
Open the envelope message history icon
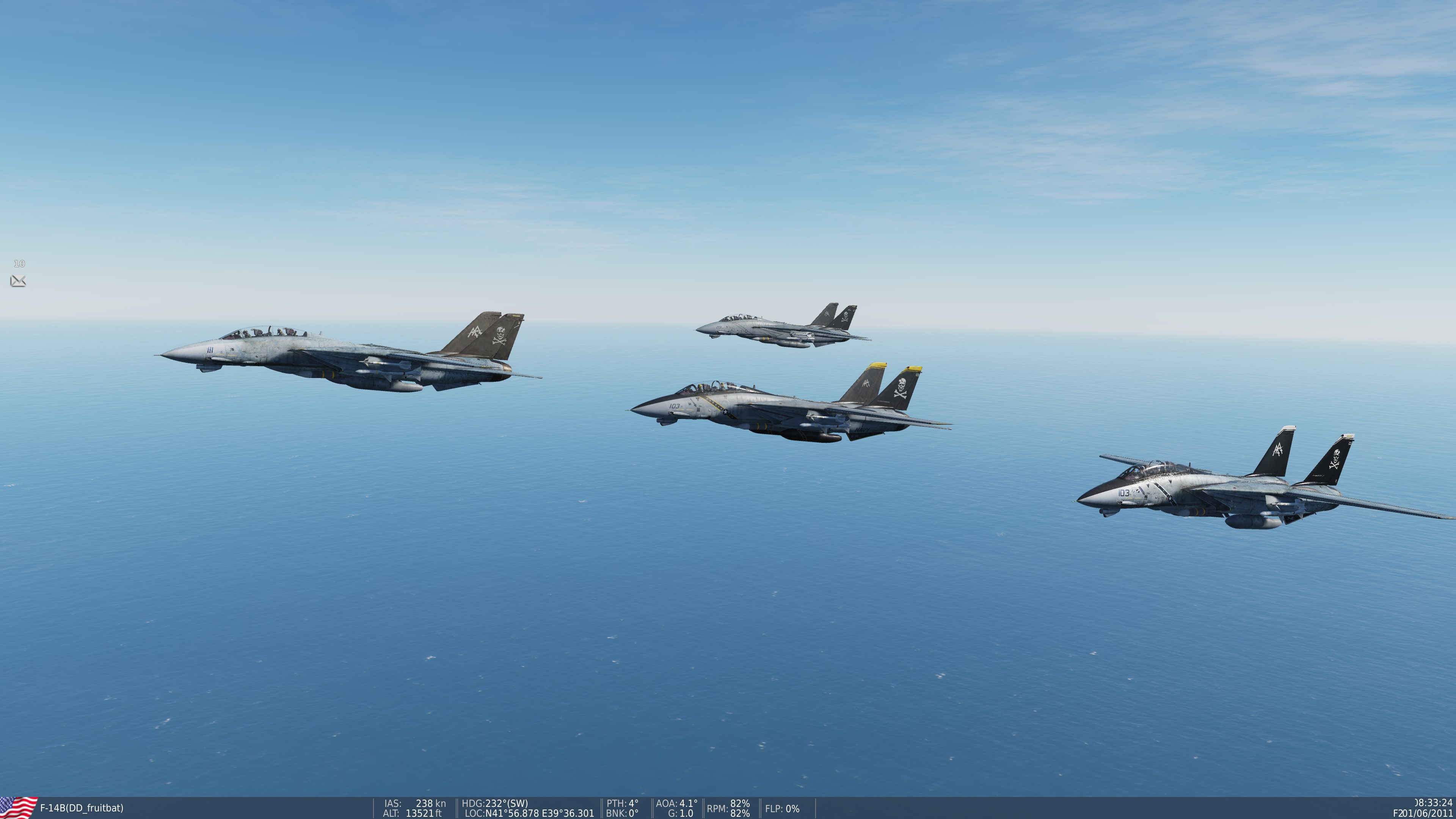(18, 280)
